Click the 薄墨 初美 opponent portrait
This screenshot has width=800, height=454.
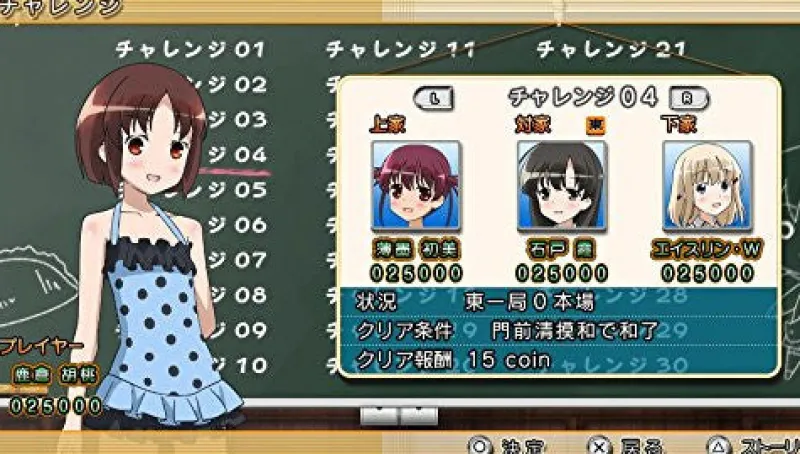(x=416, y=185)
